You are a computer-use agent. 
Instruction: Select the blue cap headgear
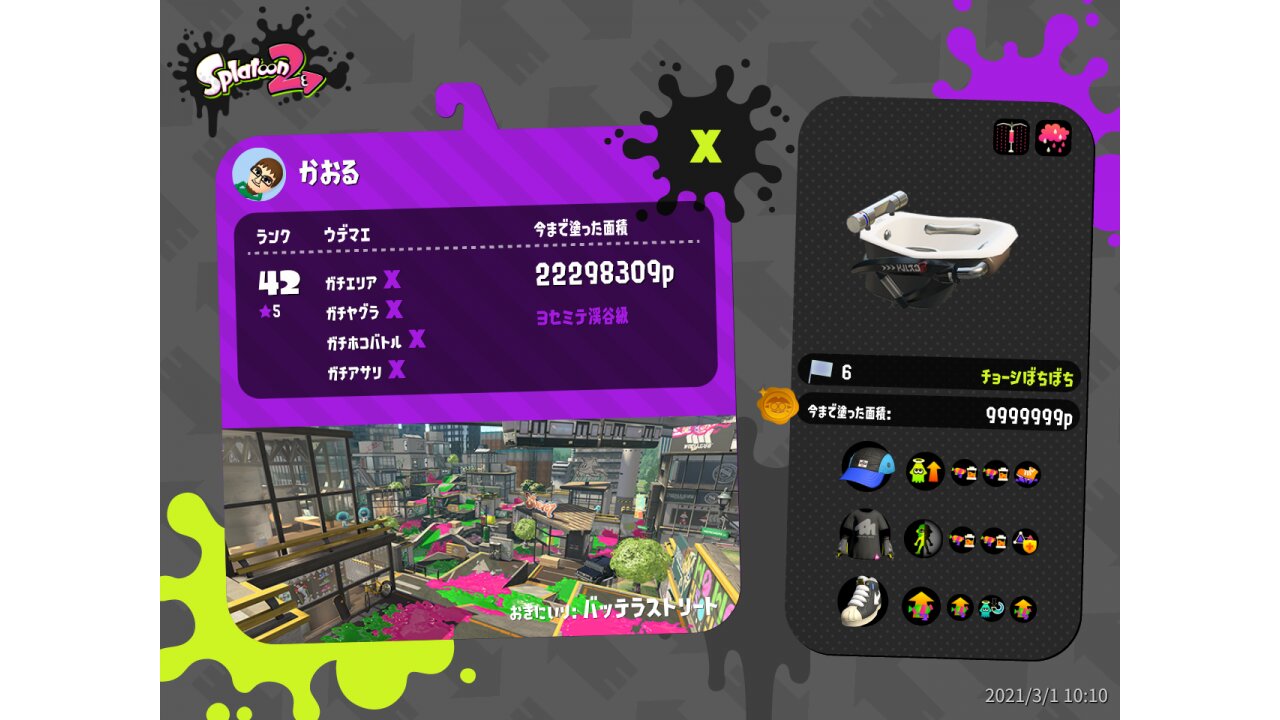tap(866, 467)
